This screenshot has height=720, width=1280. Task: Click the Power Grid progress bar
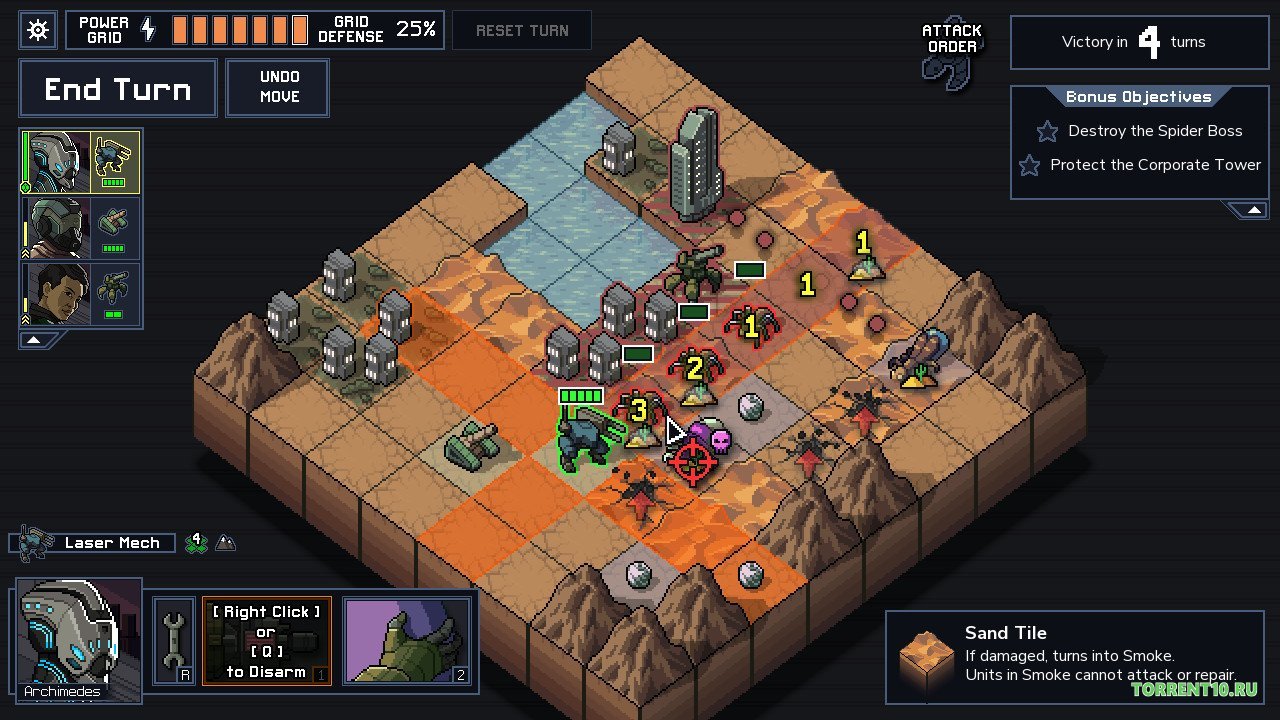tap(240, 29)
